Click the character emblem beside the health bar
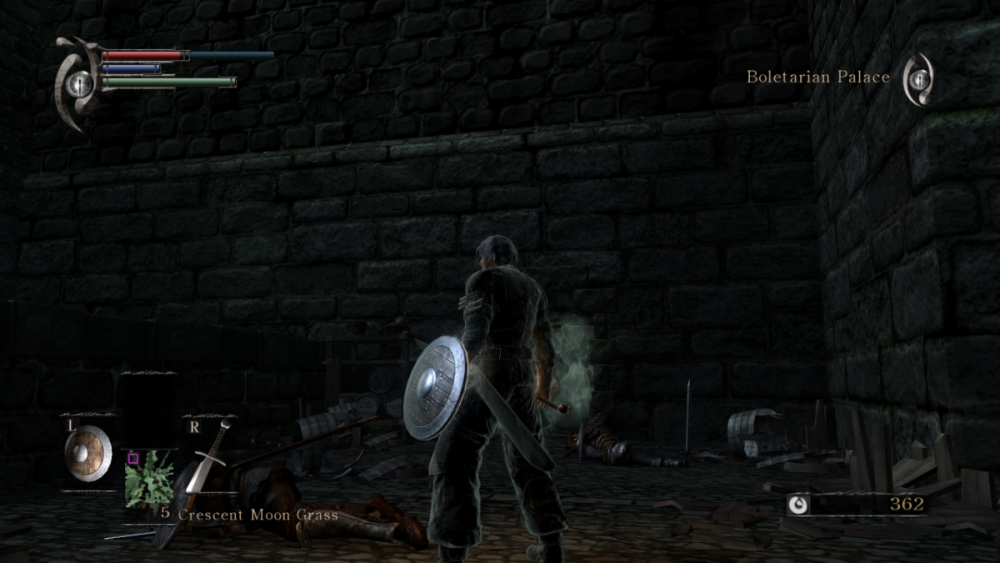The width and height of the screenshot is (1000, 563). pyautogui.click(x=77, y=82)
